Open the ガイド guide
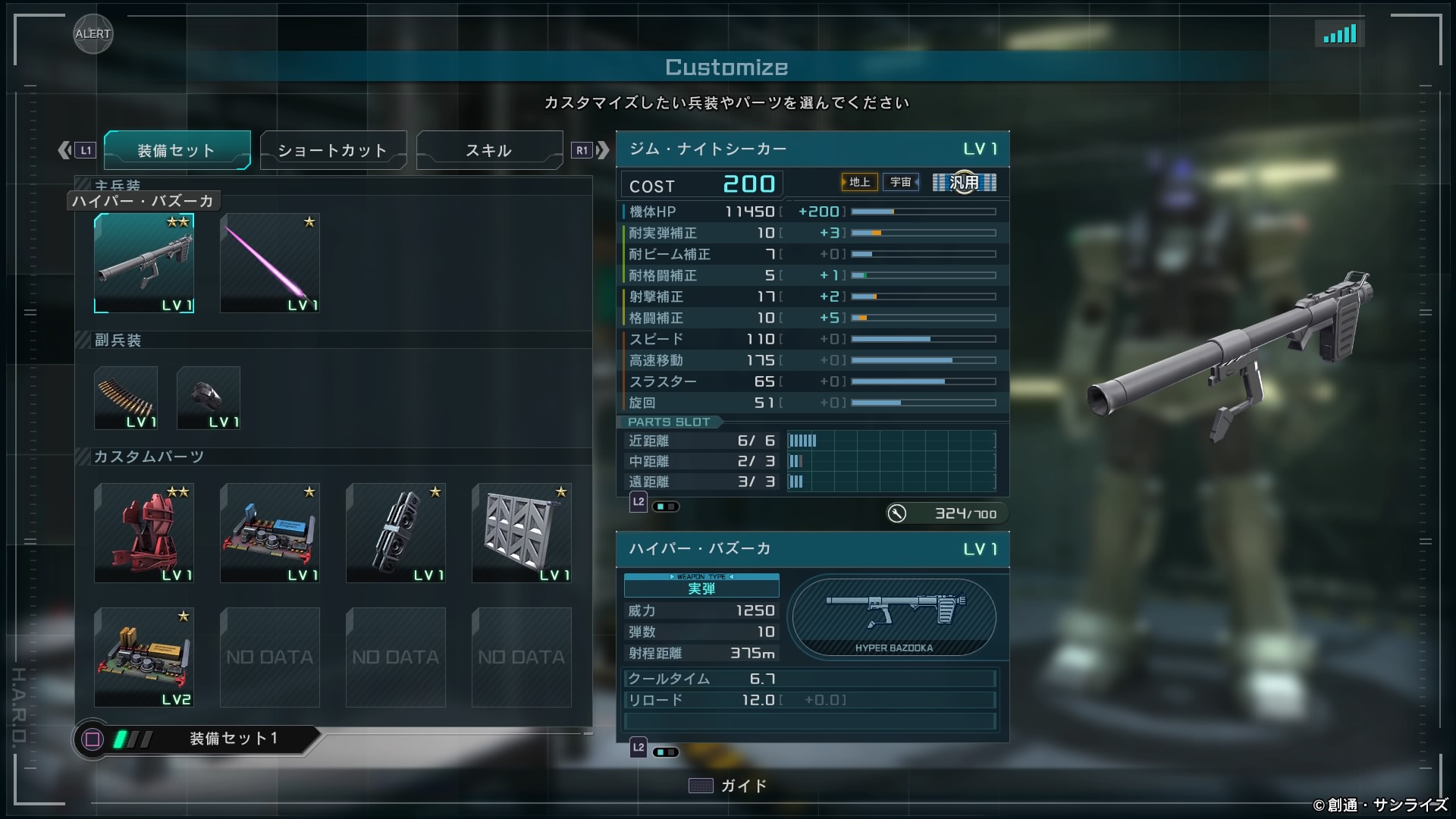The height and width of the screenshot is (819, 1456). pyautogui.click(x=728, y=786)
